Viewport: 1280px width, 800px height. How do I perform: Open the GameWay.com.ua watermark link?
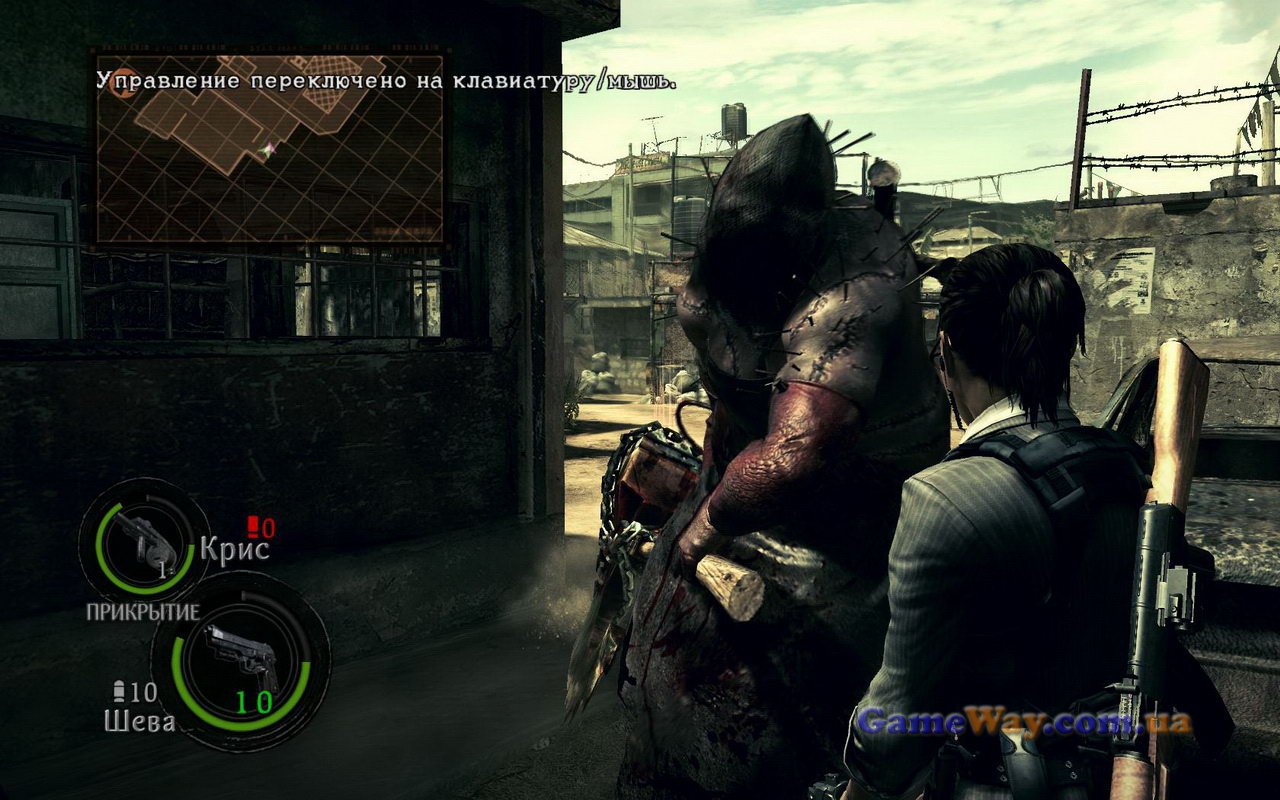(1025, 722)
